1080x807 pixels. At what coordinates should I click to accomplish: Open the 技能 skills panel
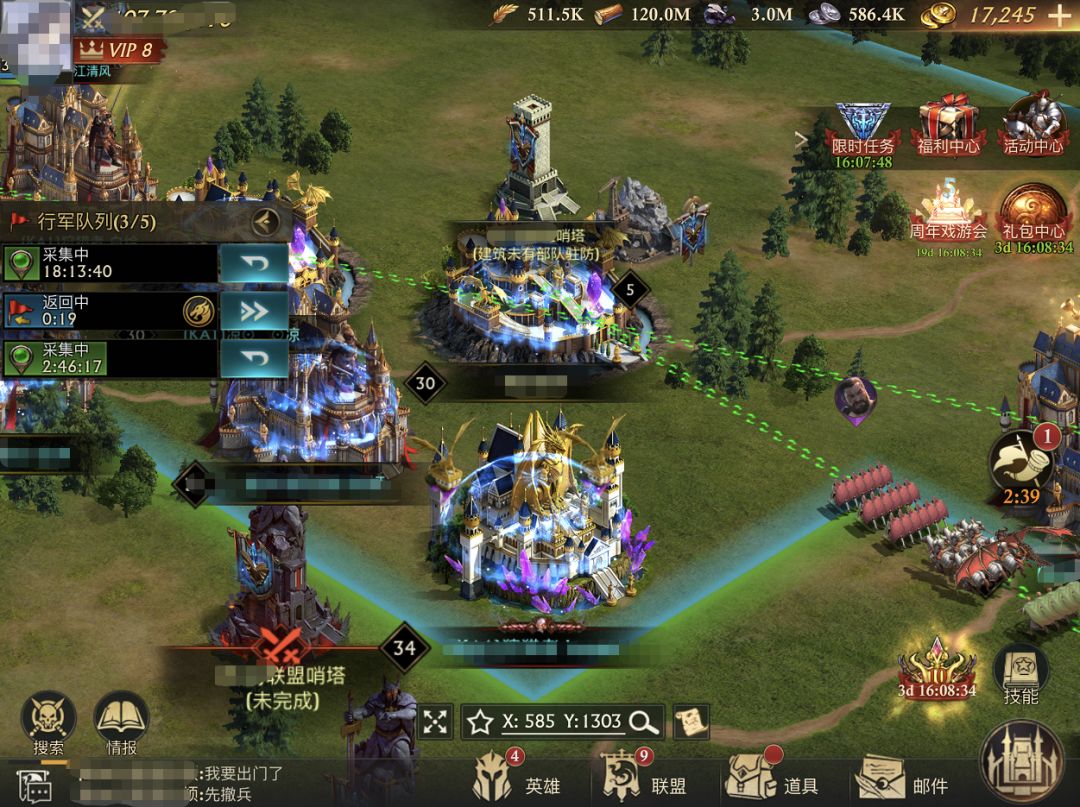[x=1021, y=674]
